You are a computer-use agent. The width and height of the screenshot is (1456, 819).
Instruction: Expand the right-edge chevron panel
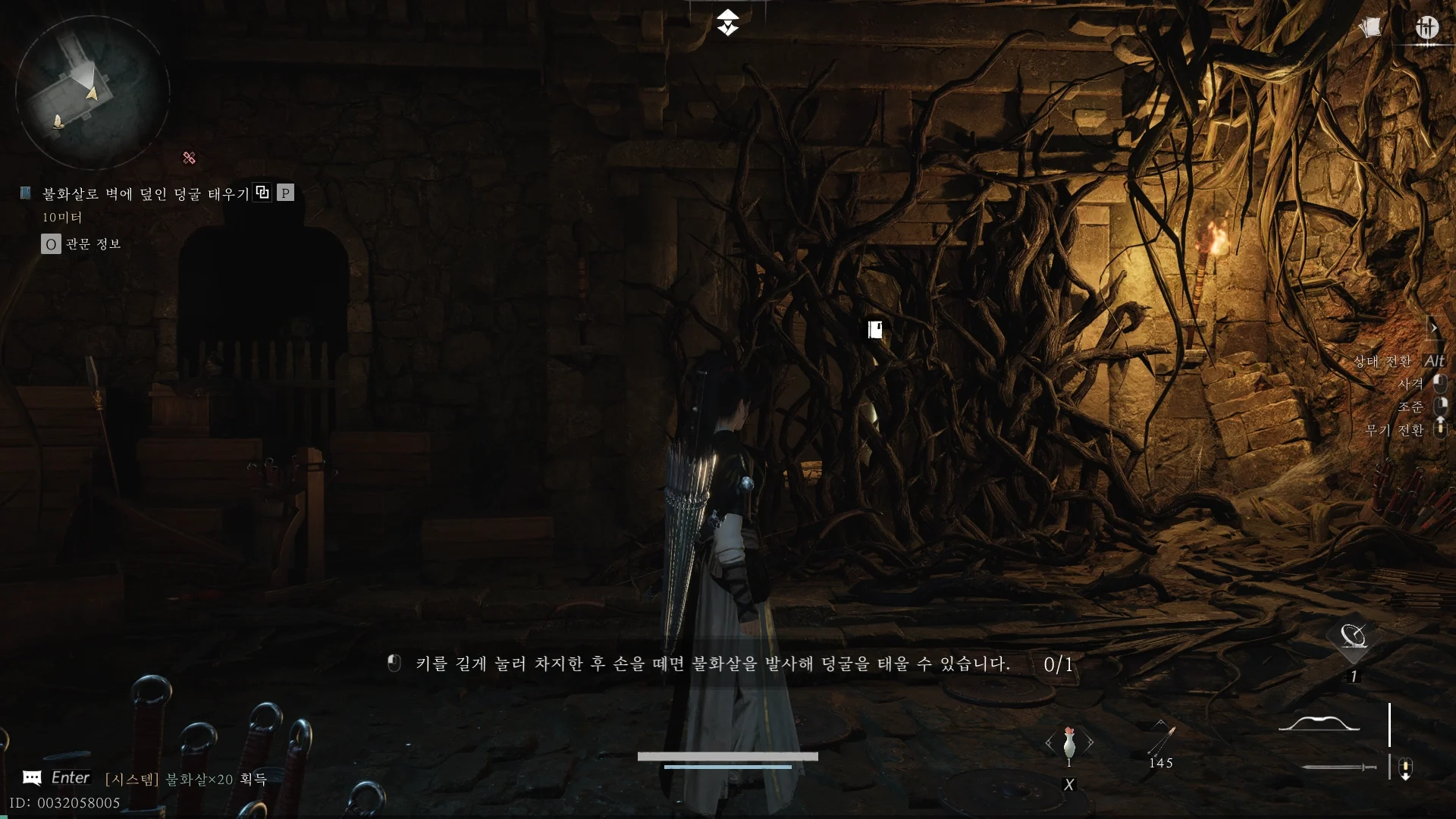click(x=1436, y=328)
